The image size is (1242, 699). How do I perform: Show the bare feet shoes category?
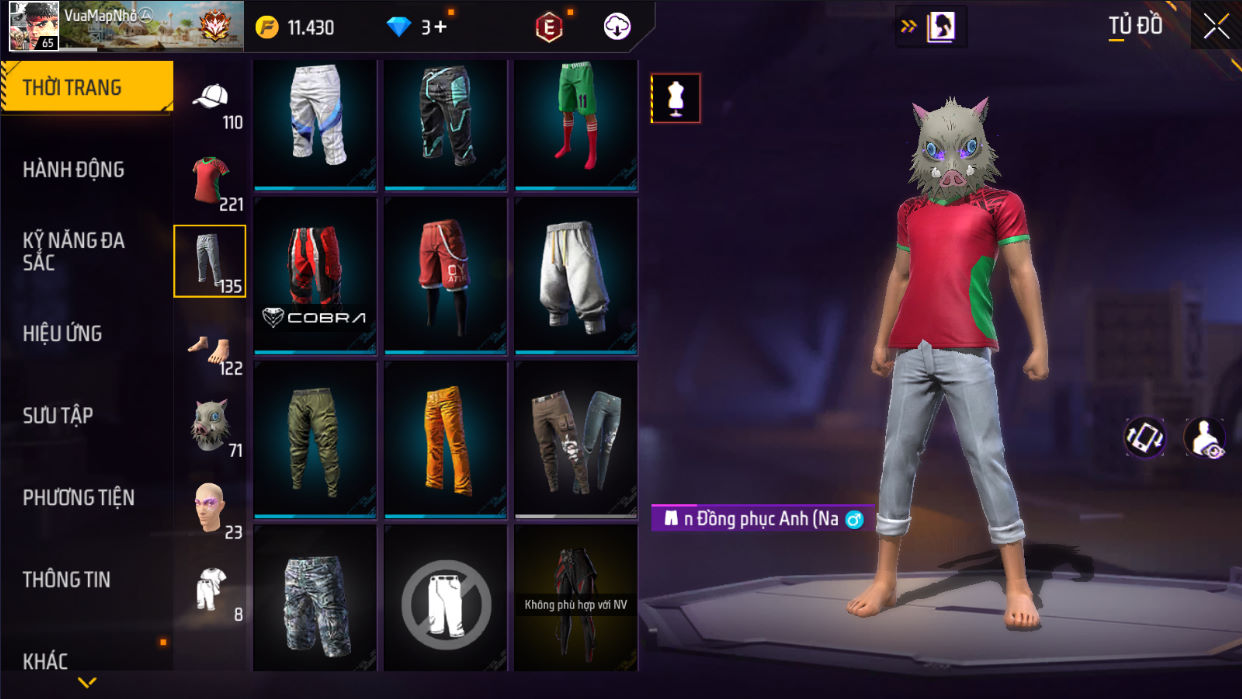[210, 350]
